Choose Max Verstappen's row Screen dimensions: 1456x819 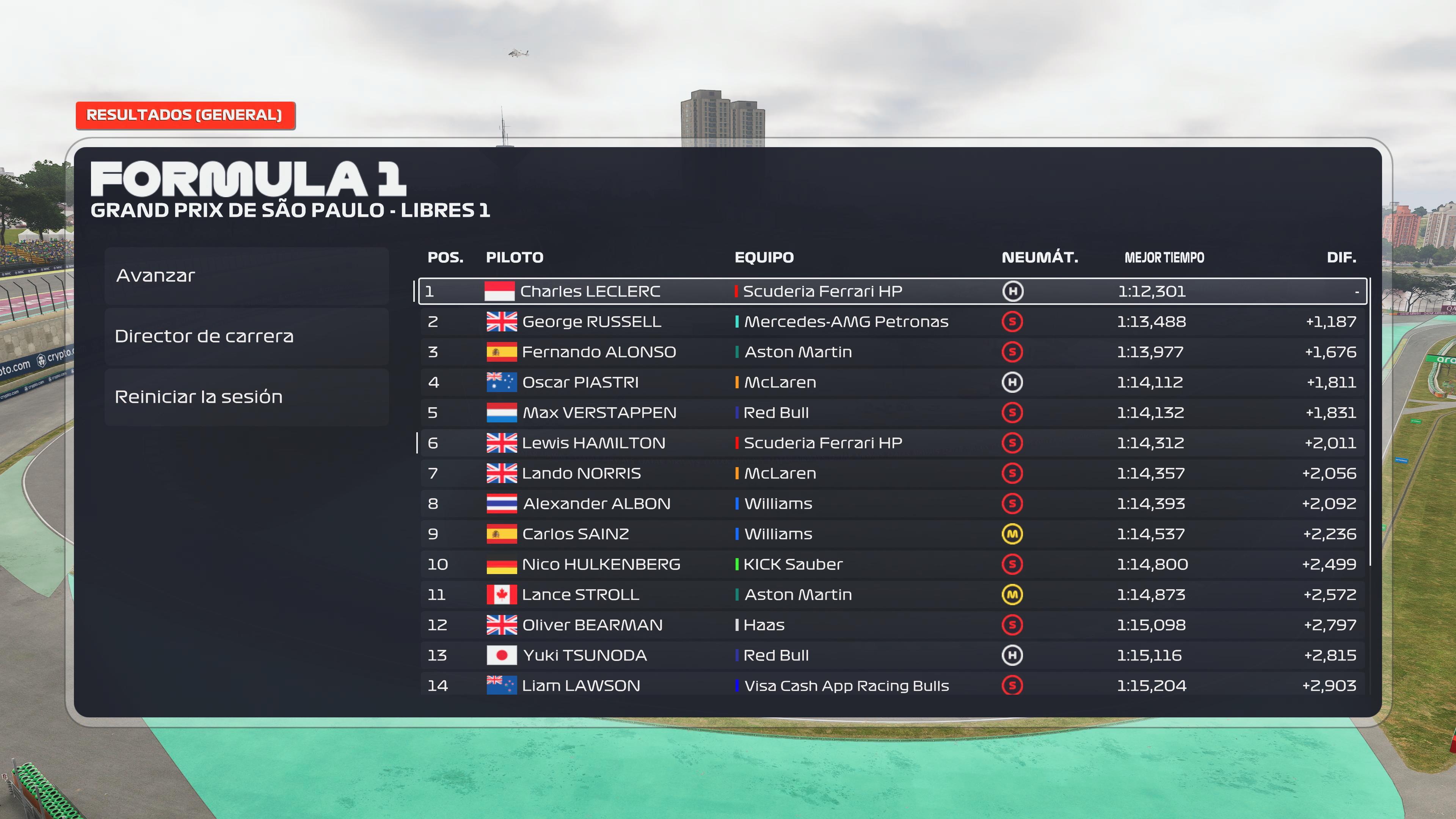pos(892,413)
